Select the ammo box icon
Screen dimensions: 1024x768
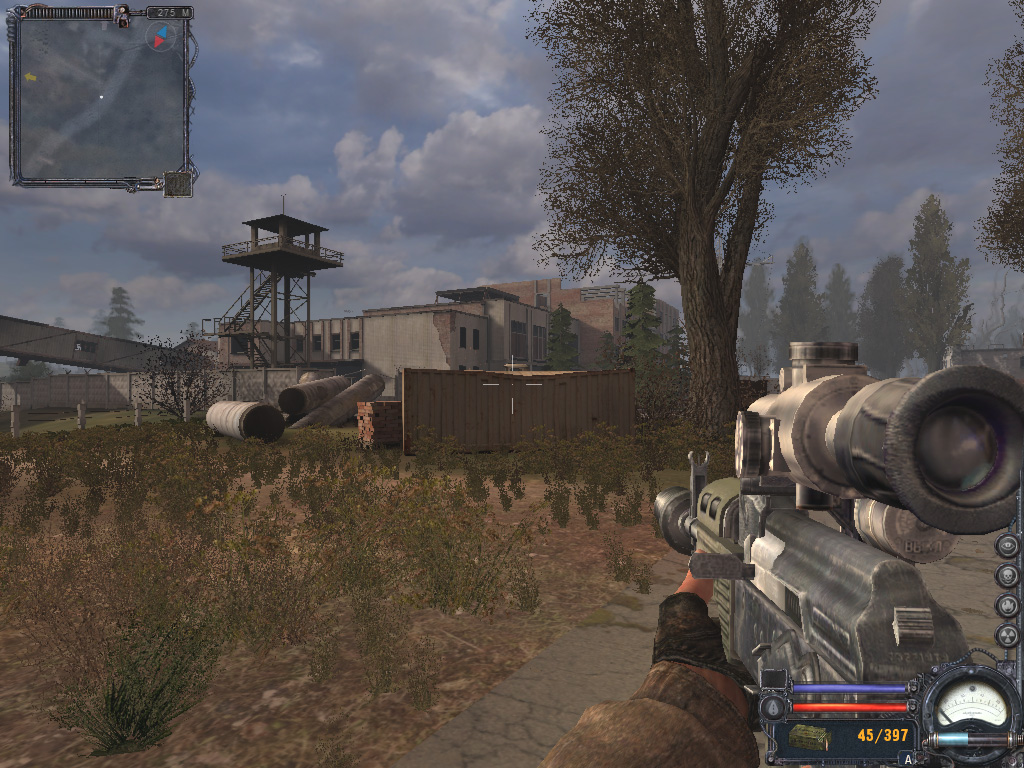tap(808, 738)
